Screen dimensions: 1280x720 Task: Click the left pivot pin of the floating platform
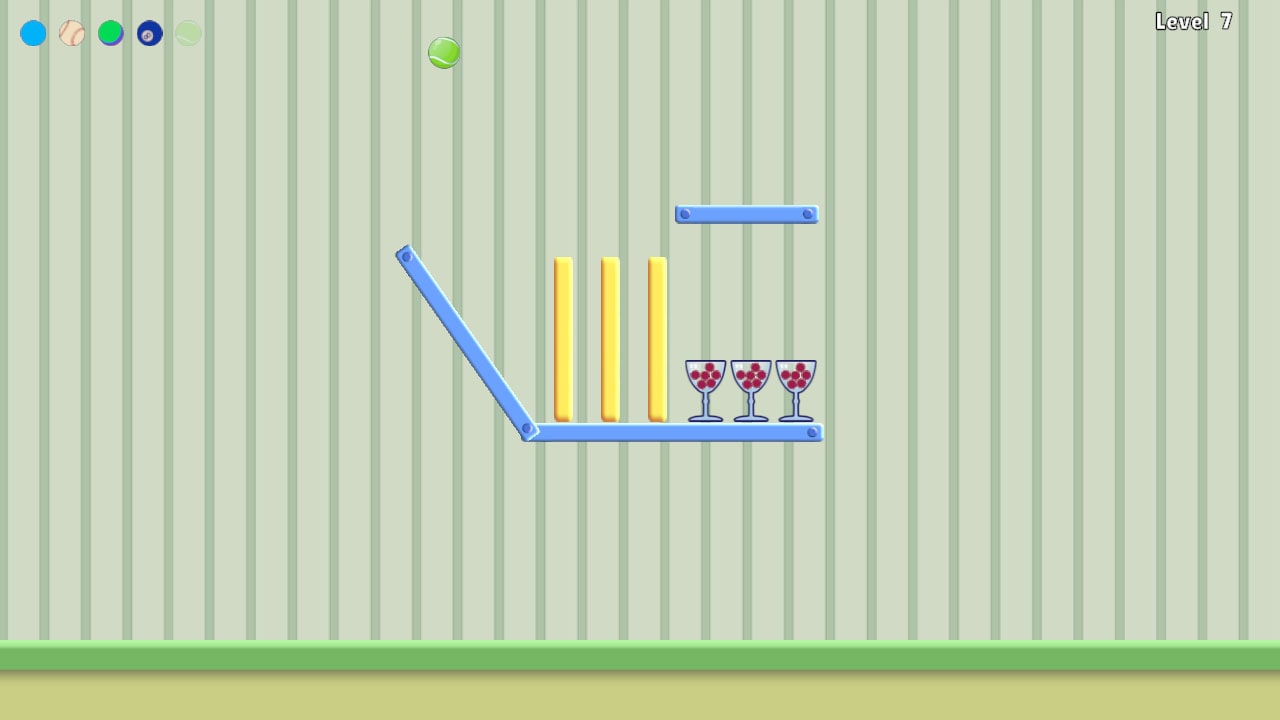(x=684, y=213)
